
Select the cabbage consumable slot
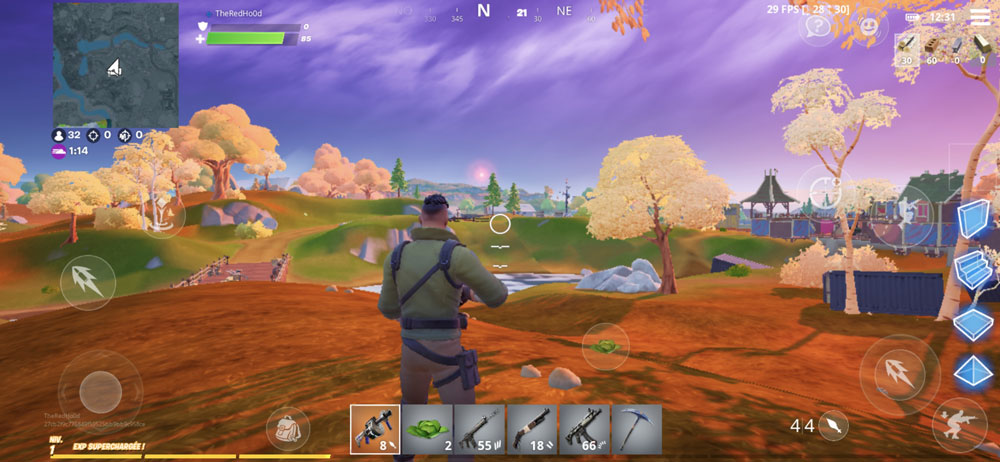point(427,429)
